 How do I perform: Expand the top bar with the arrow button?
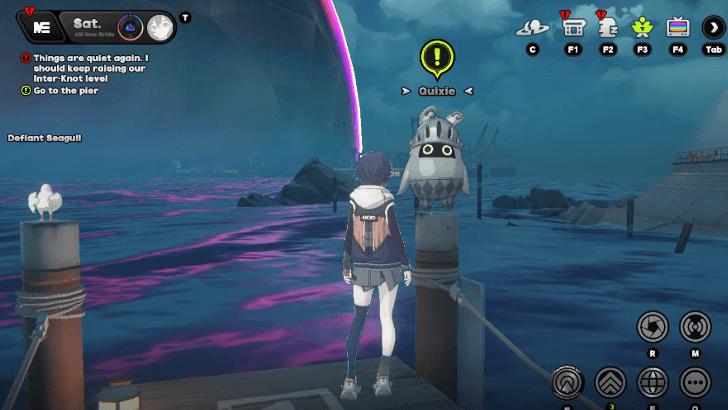point(713,27)
